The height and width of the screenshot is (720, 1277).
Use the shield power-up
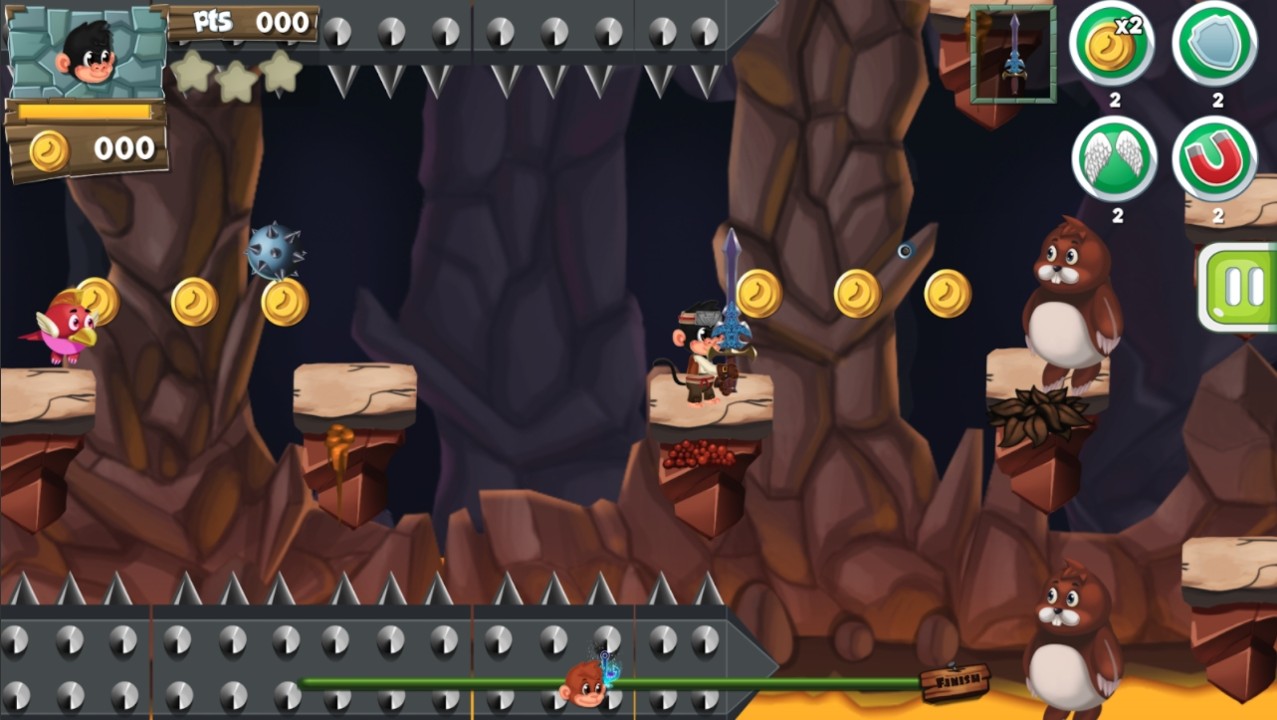tap(1215, 44)
